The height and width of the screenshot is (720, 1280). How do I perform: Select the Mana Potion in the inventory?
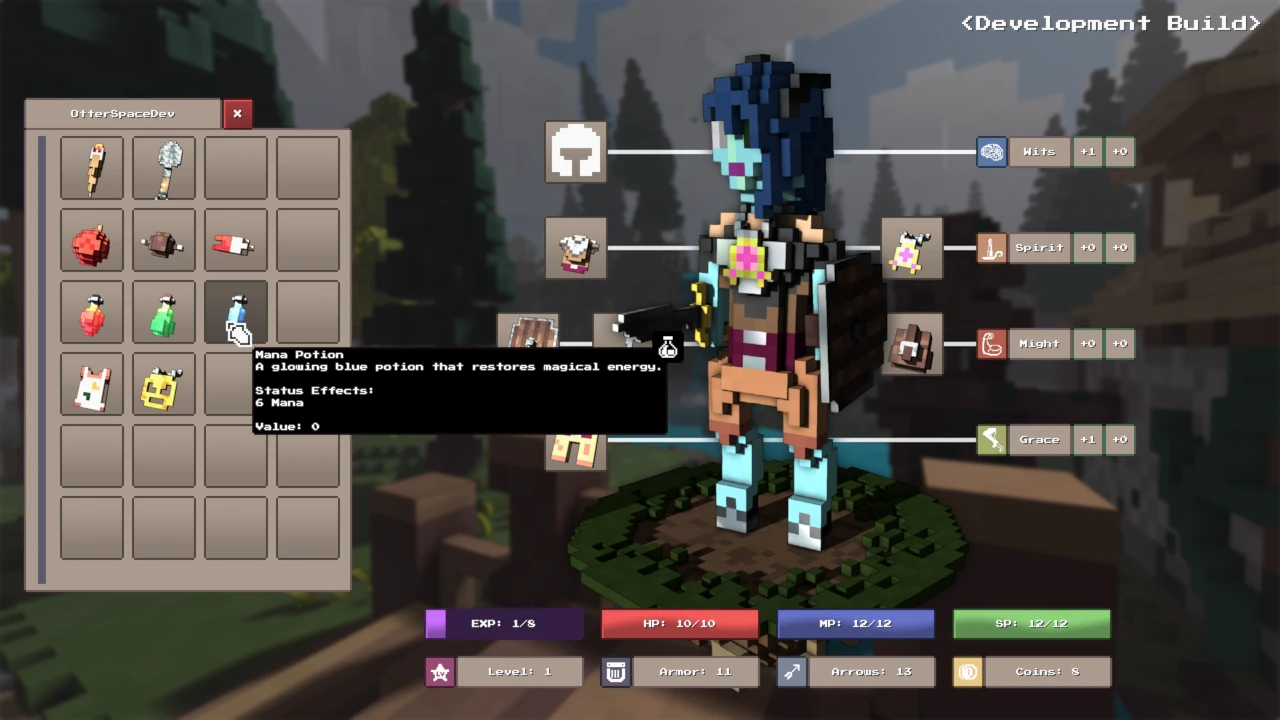coord(234,312)
